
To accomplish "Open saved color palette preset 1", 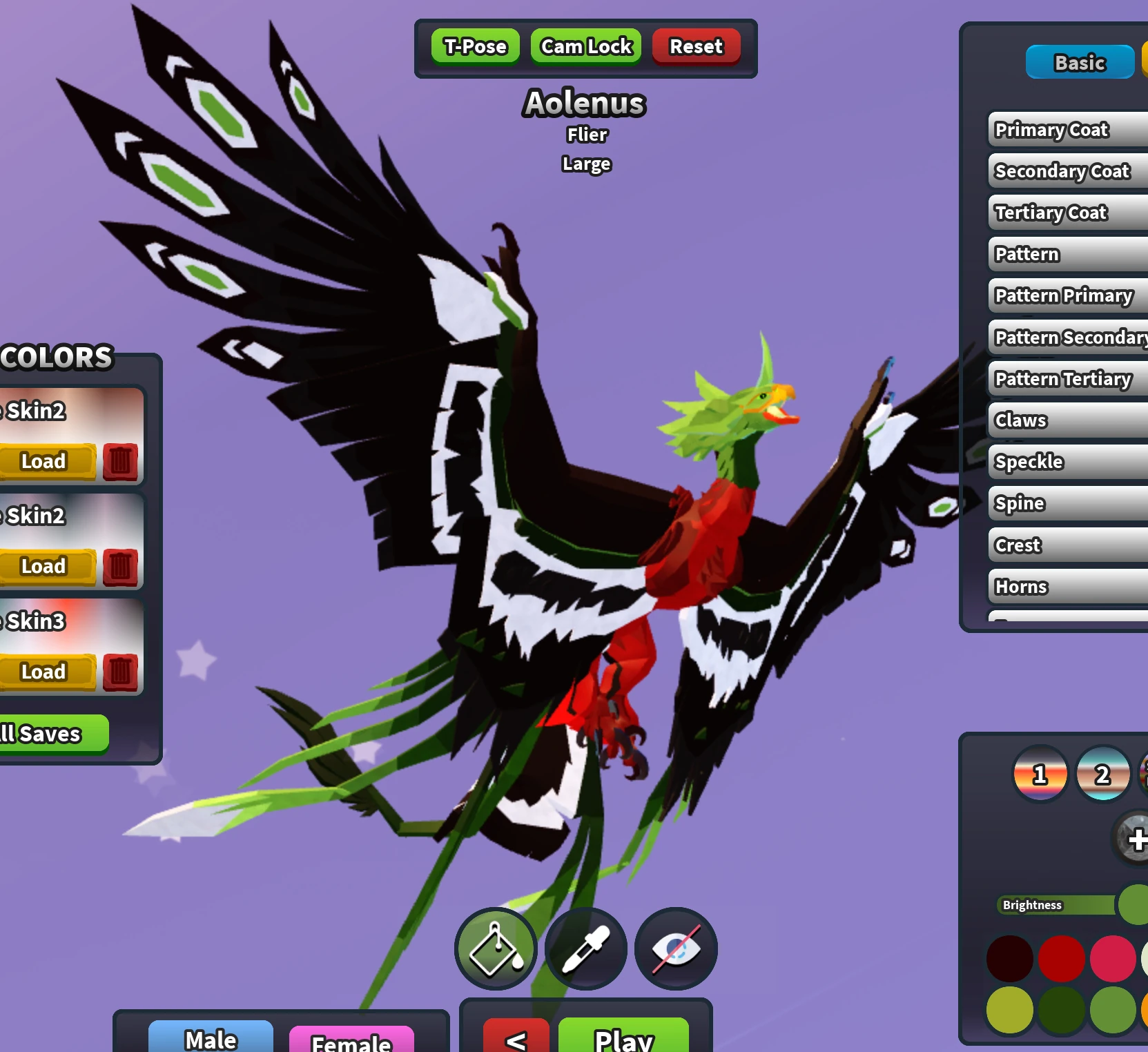I will [x=1040, y=775].
